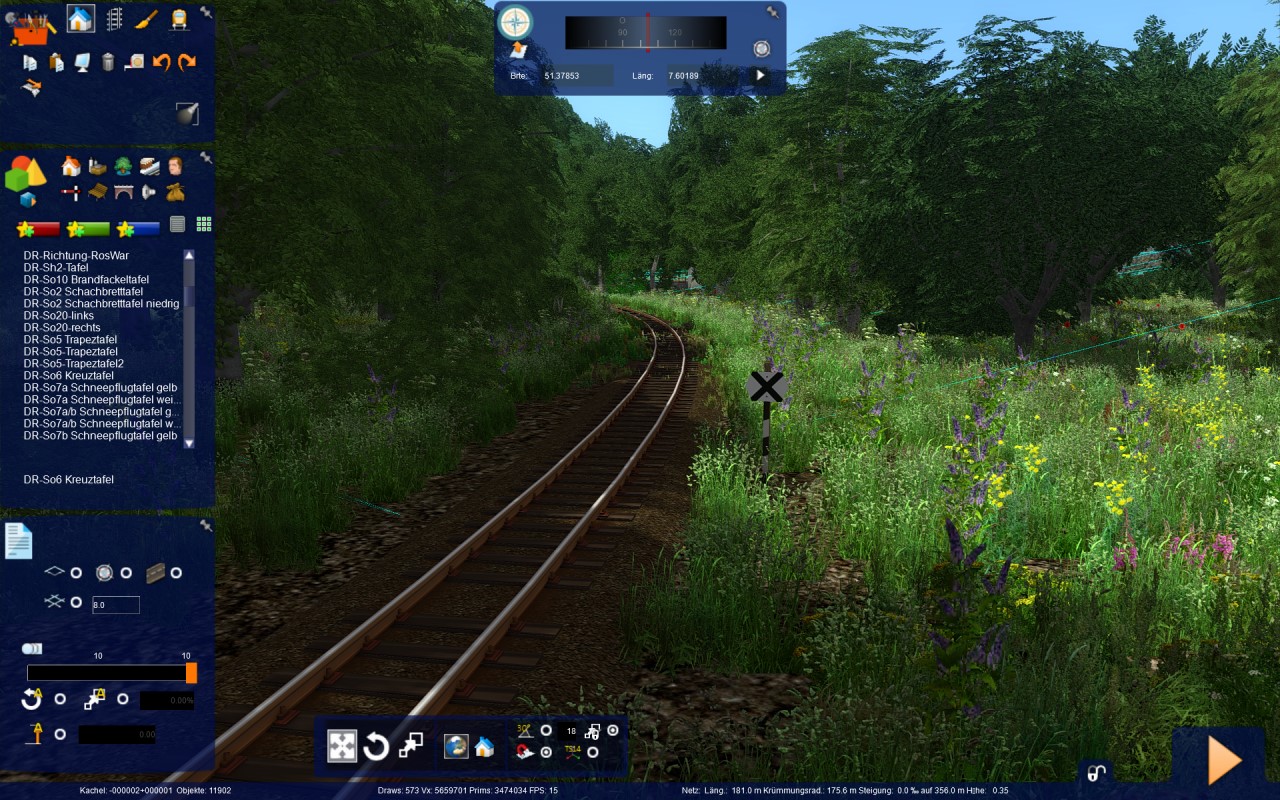Image resolution: width=1280 pixels, height=800 pixels.
Task: Click the circular rotate arrow in bottom toolbar
Action: 376,746
